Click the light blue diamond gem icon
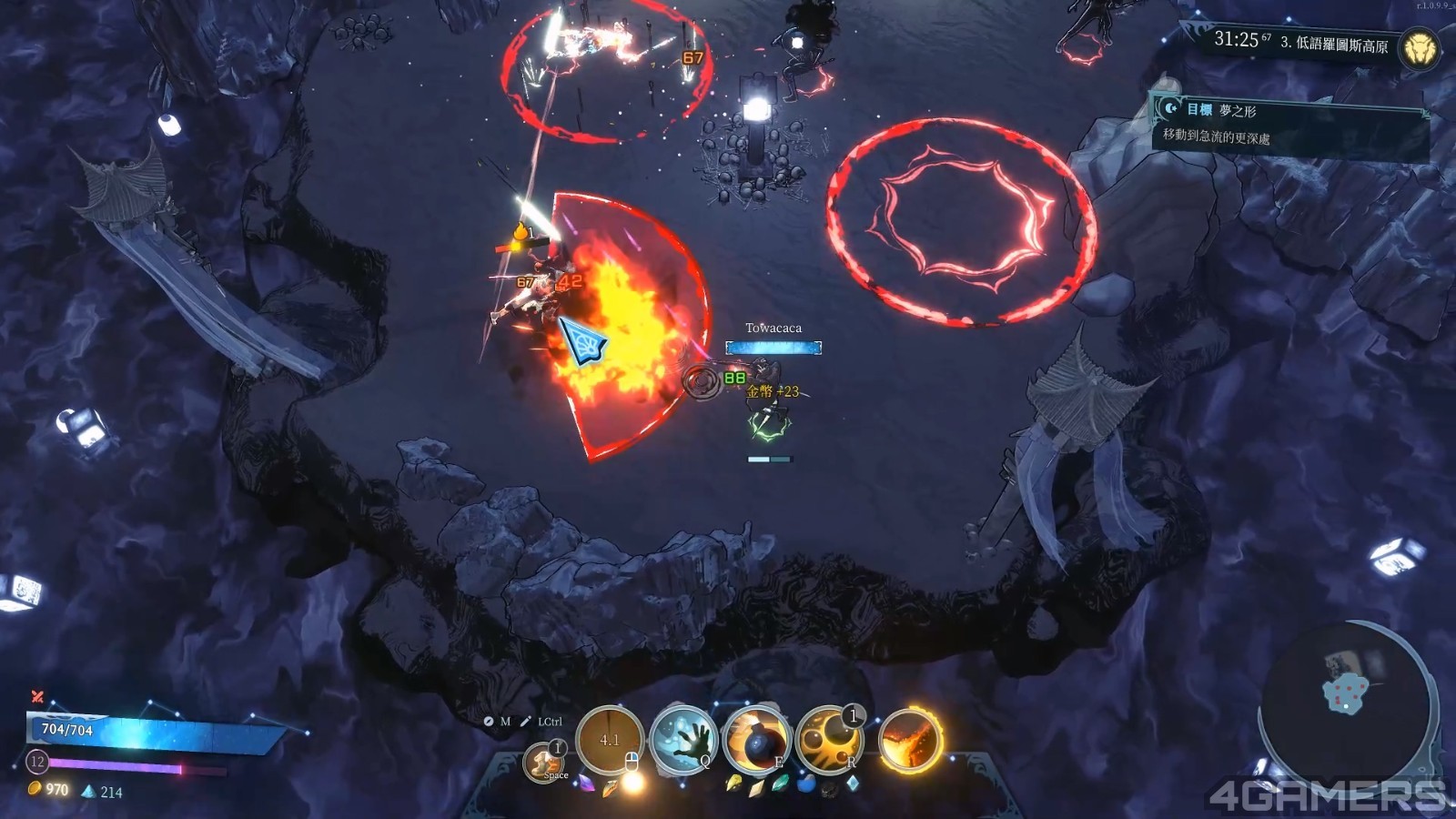Viewport: 1456px width, 819px height. click(853, 783)
